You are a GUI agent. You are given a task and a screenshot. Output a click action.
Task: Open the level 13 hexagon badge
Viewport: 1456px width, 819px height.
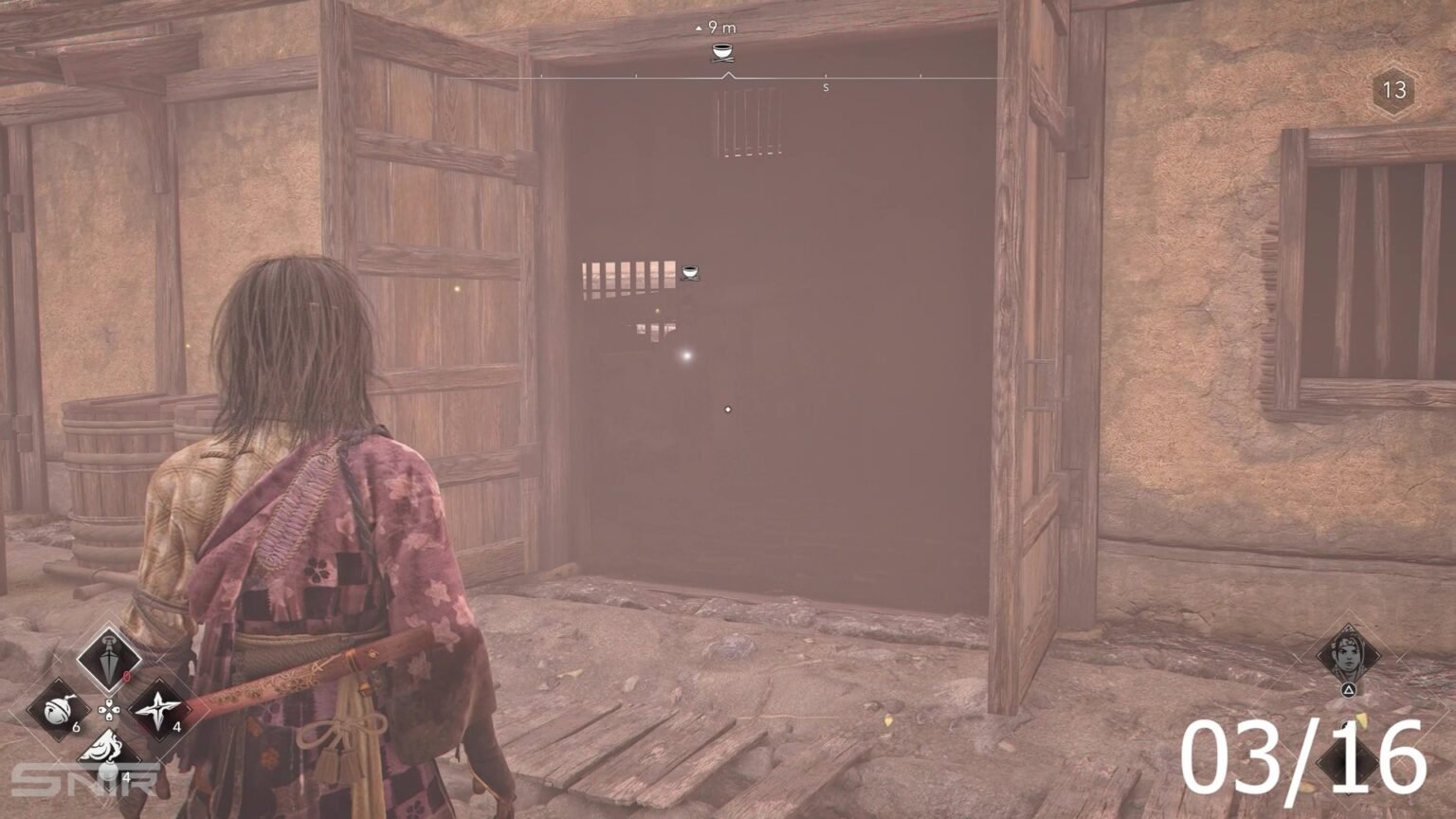(1393, 90)
